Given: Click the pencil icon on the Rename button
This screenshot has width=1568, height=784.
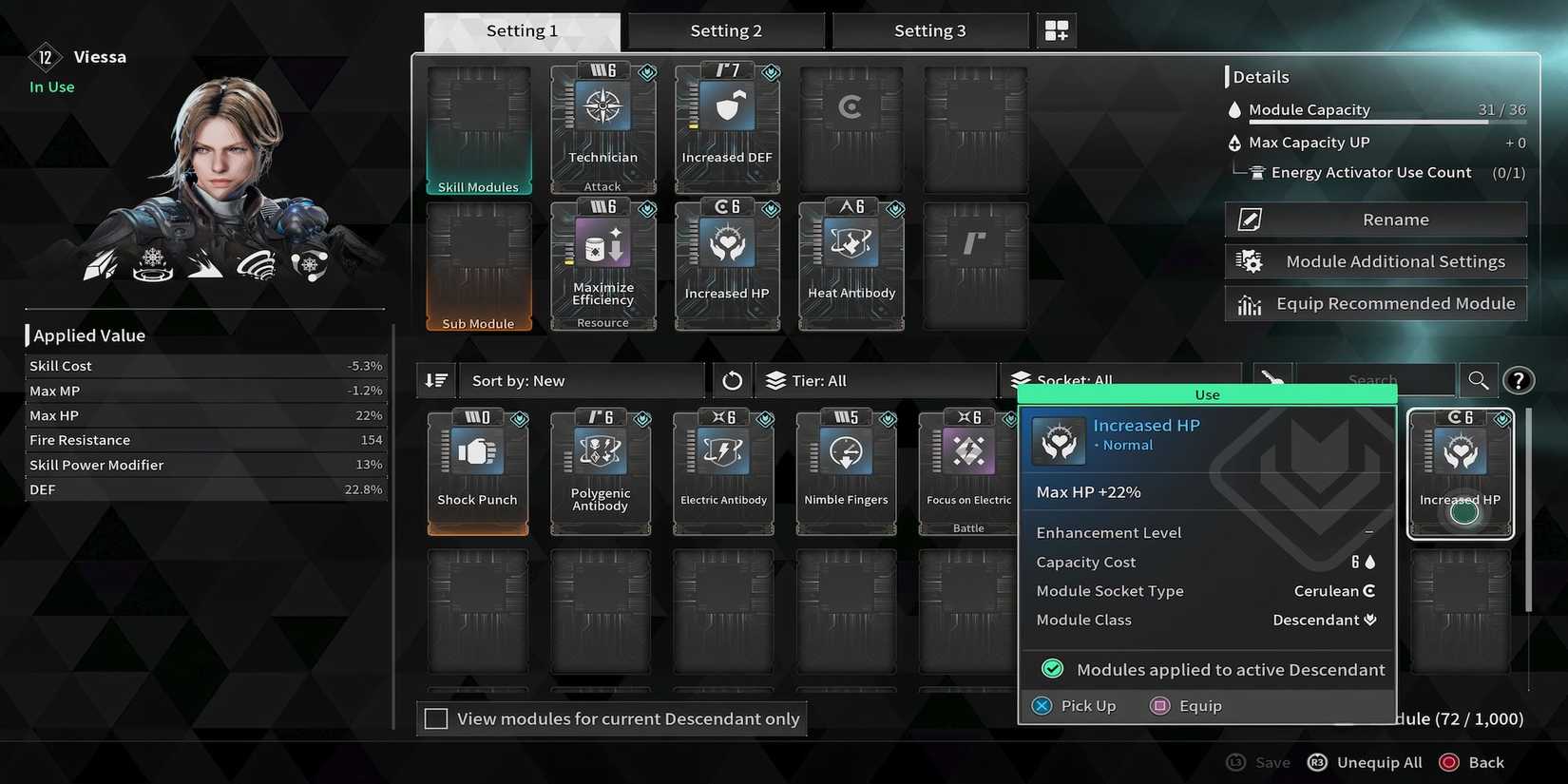Looking at the screenshot, I should (1248, 219).
